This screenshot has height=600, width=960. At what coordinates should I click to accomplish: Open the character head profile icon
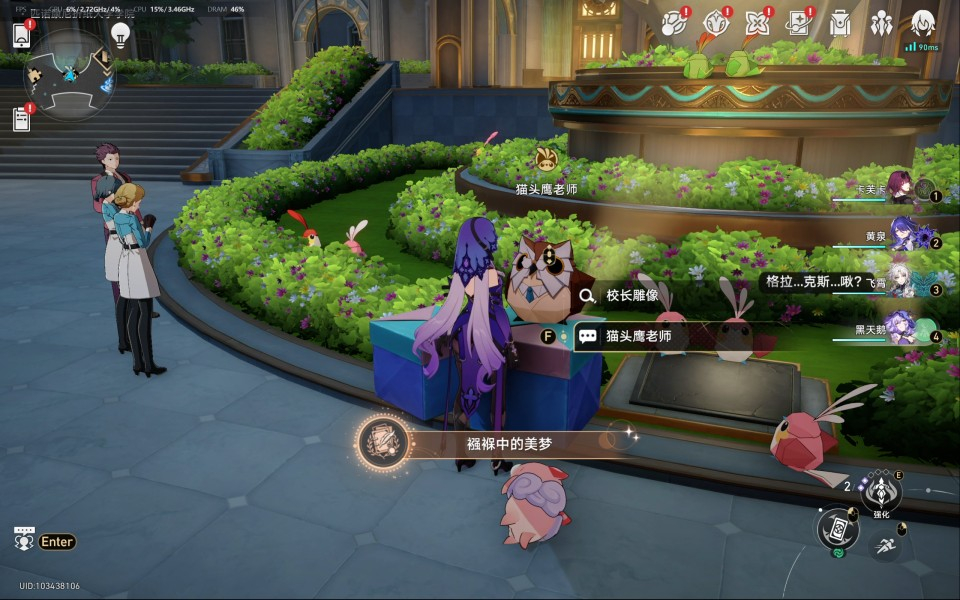point(923,23)
